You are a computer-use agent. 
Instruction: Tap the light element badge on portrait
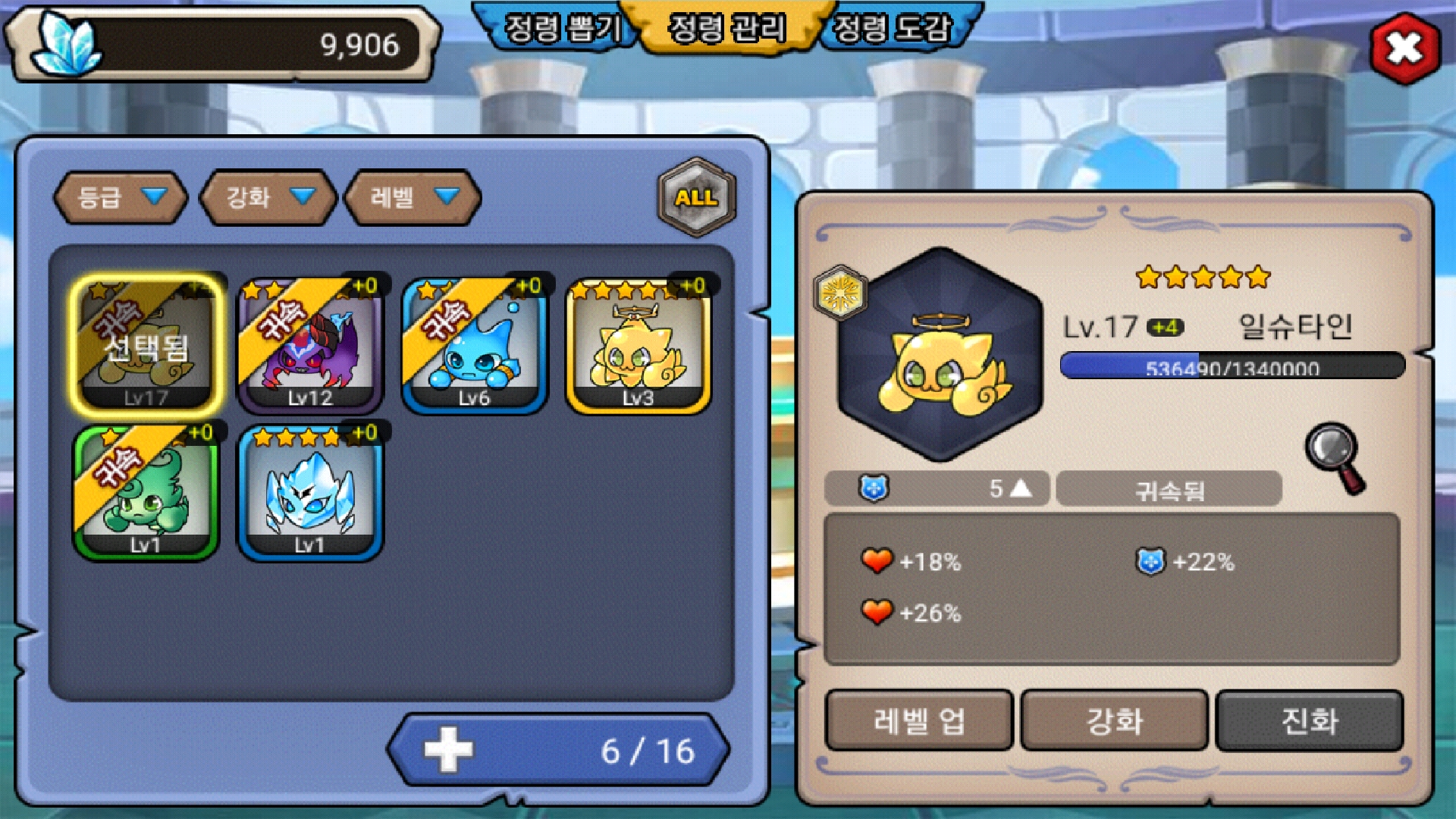839,292
